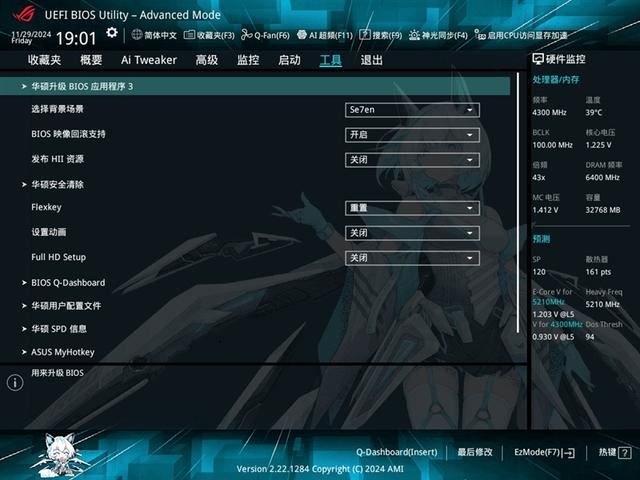Switch to the 监控 tab

click(248, 60)
